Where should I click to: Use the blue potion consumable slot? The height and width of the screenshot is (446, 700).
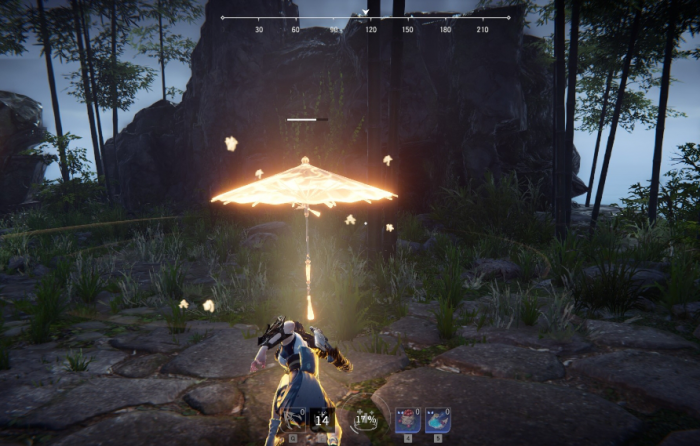pyautogui.click(x=438, y=420)
